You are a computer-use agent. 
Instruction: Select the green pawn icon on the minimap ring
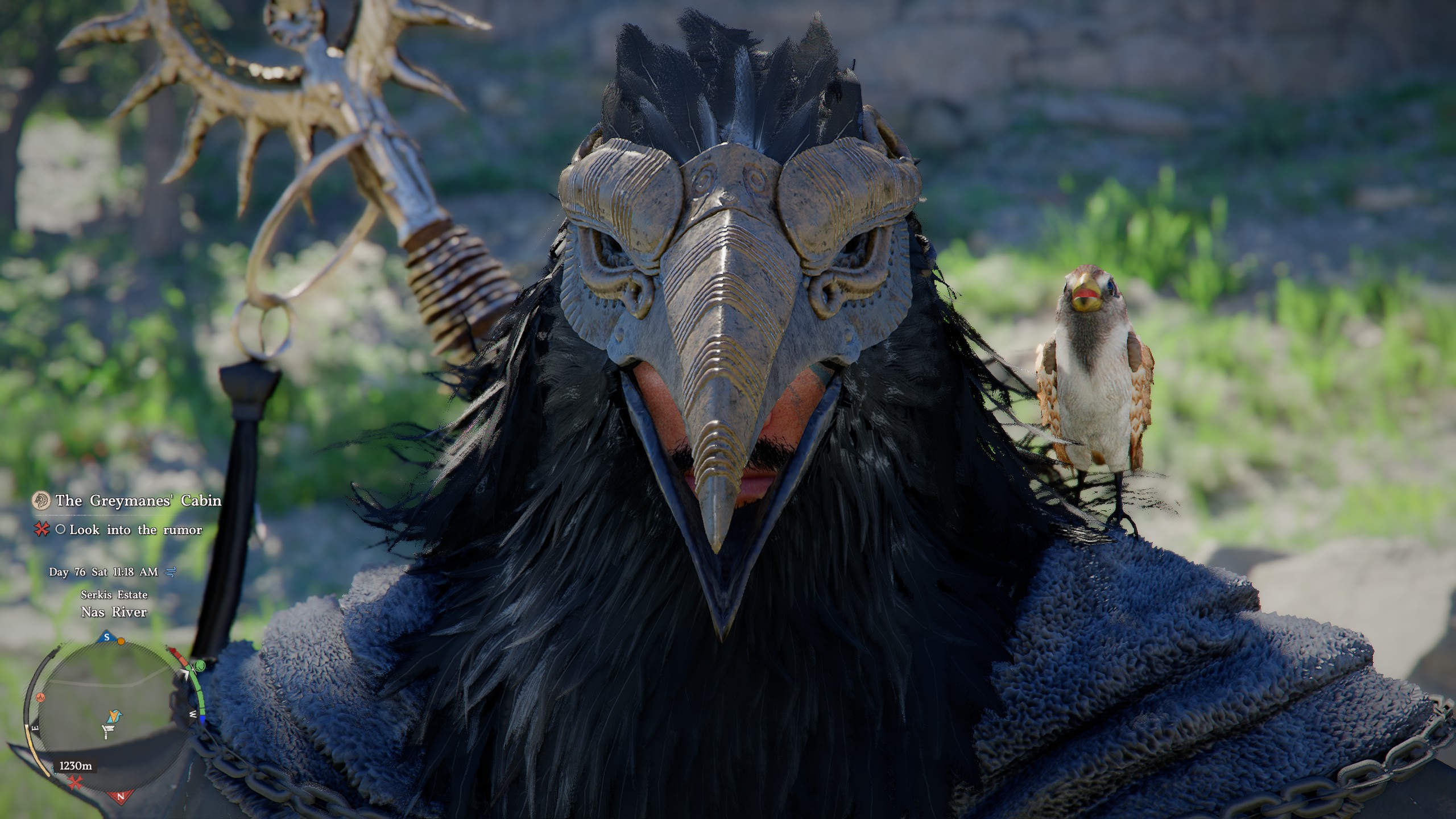click(x=200, y=665)
